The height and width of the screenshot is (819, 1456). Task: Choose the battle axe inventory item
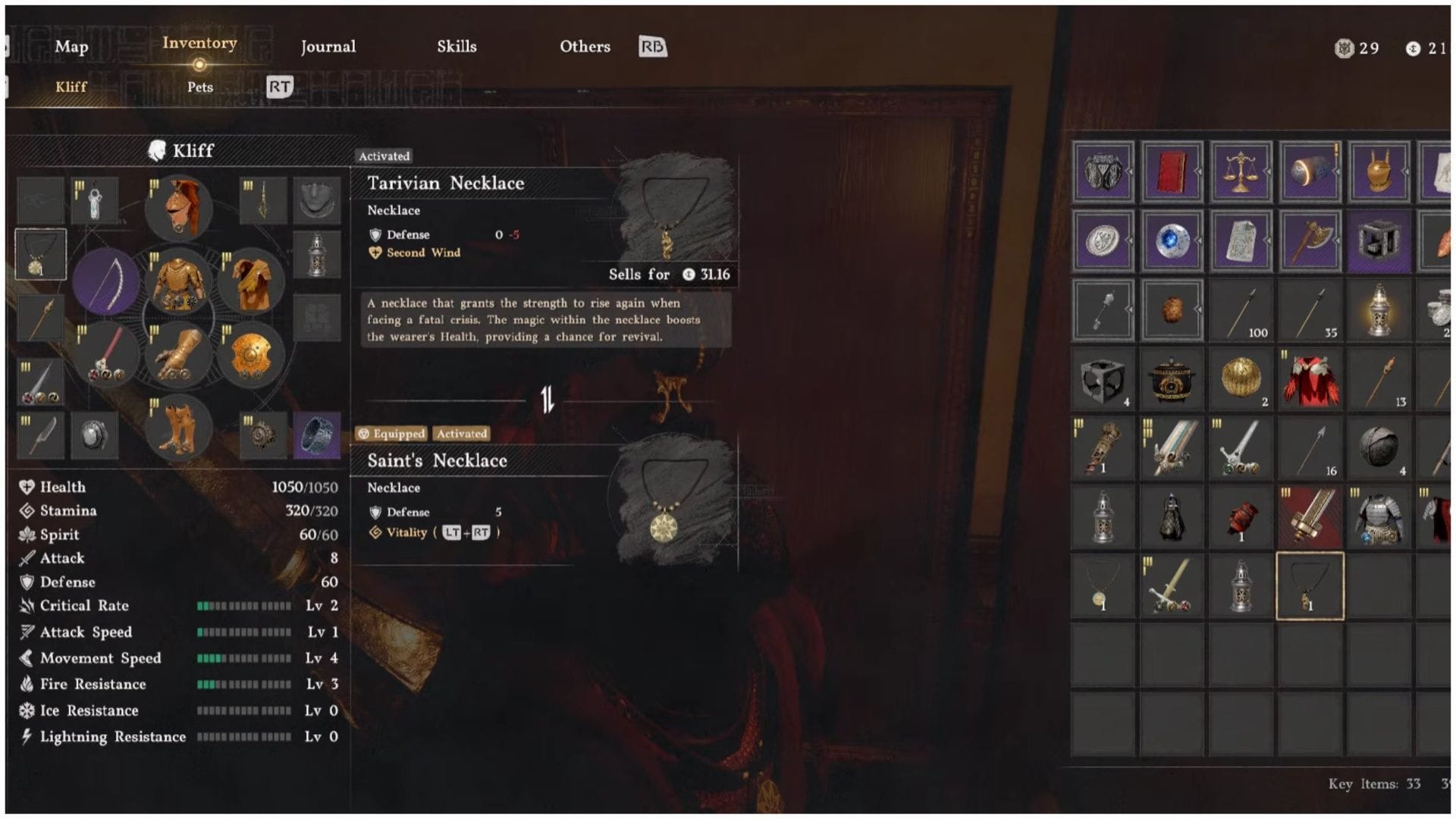1310,242
